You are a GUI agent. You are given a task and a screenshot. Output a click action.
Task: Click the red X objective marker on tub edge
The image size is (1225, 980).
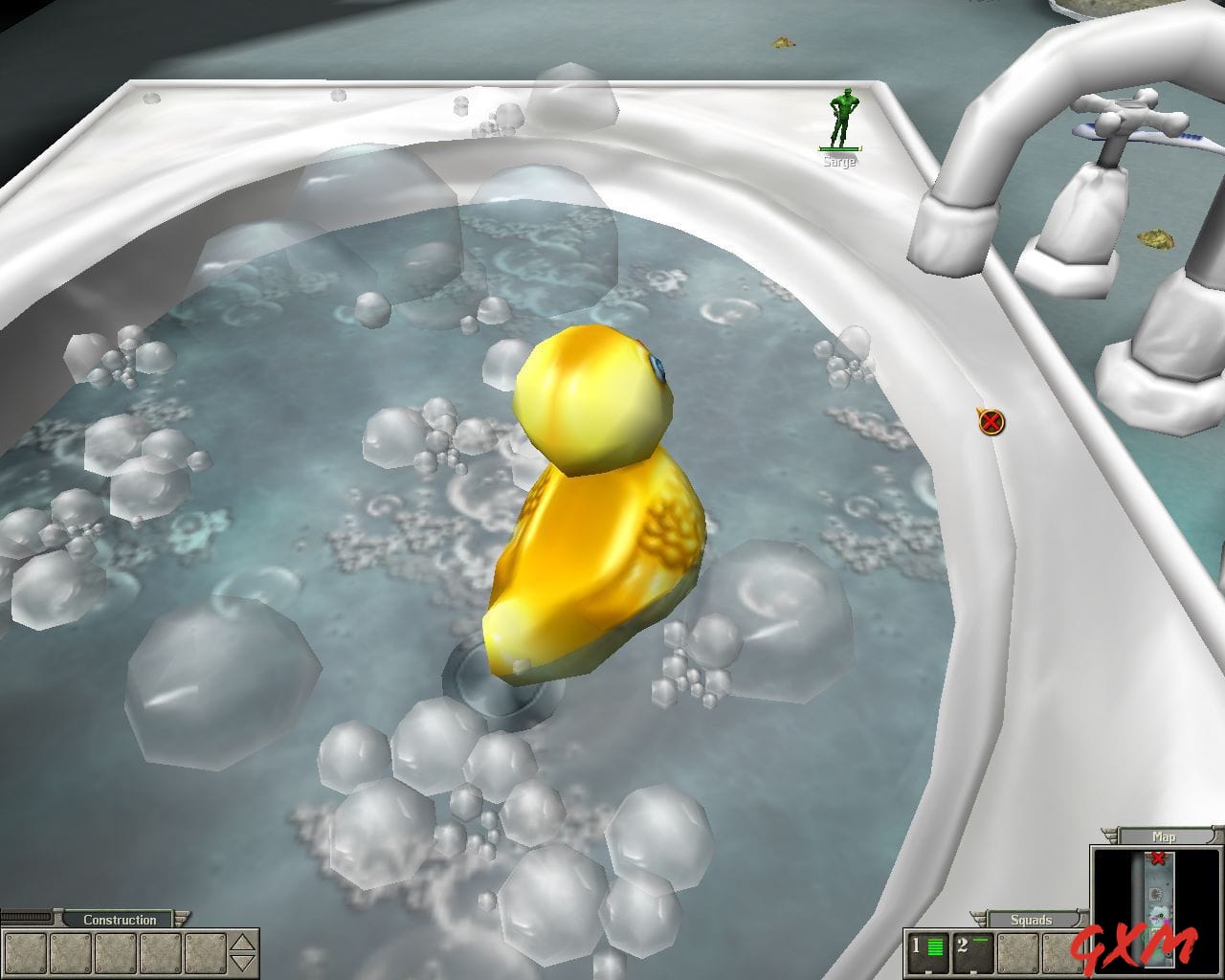click(991, 421)
